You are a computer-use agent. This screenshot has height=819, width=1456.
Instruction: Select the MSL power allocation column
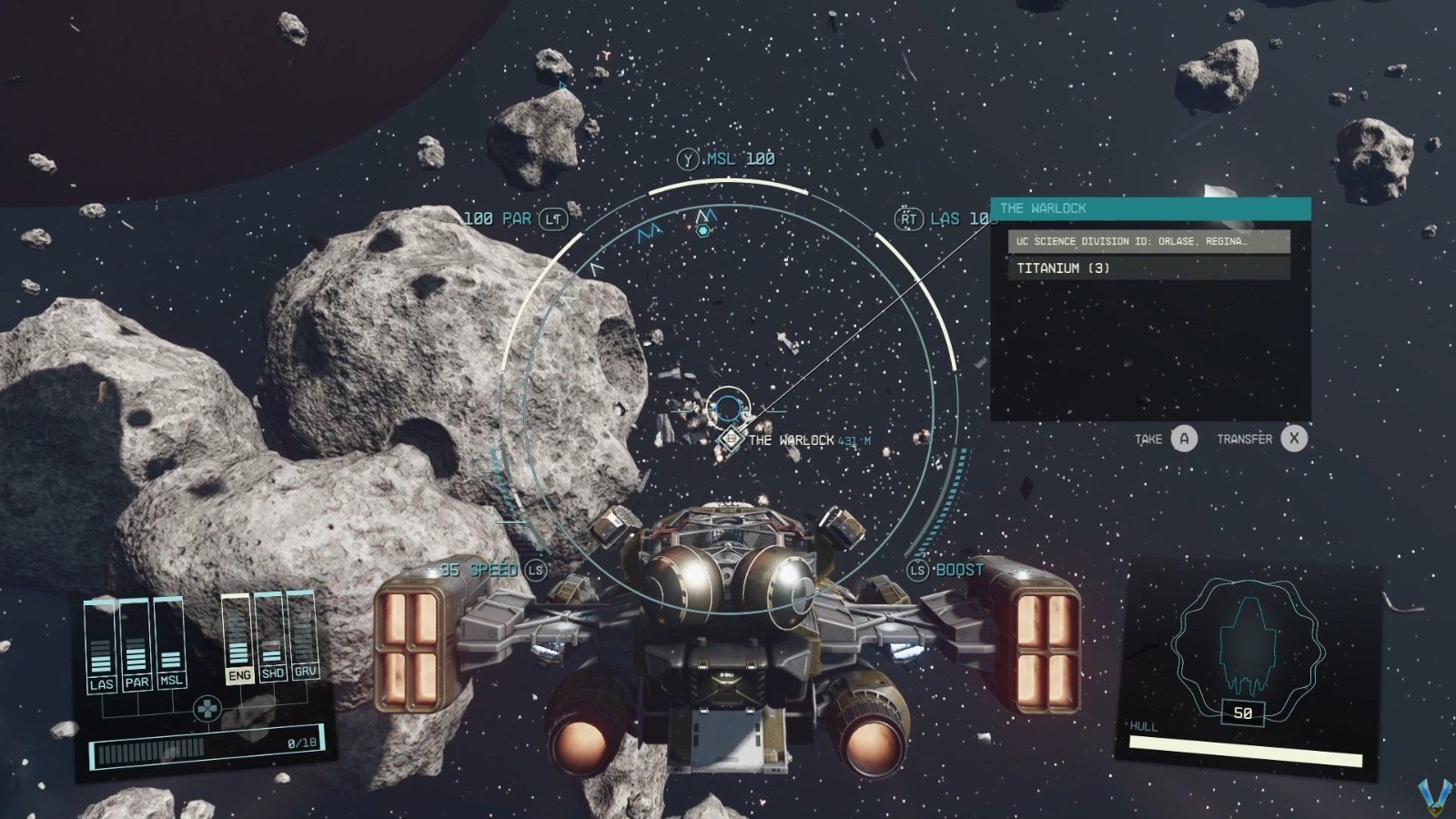coord(170,643)
